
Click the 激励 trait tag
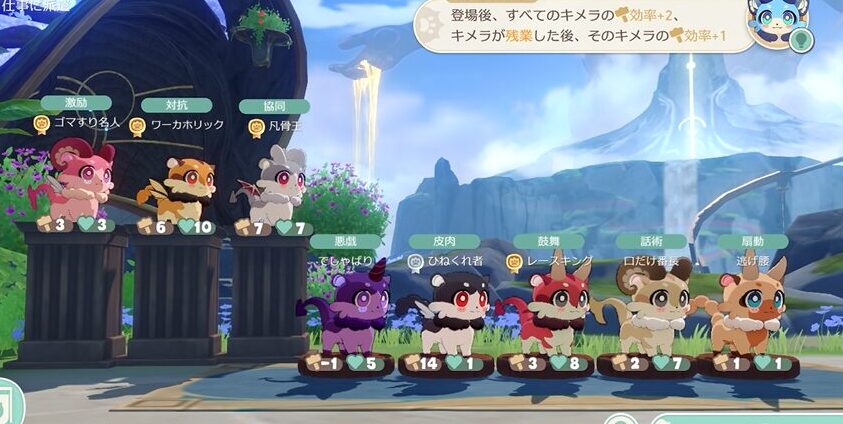coord(76,103)
